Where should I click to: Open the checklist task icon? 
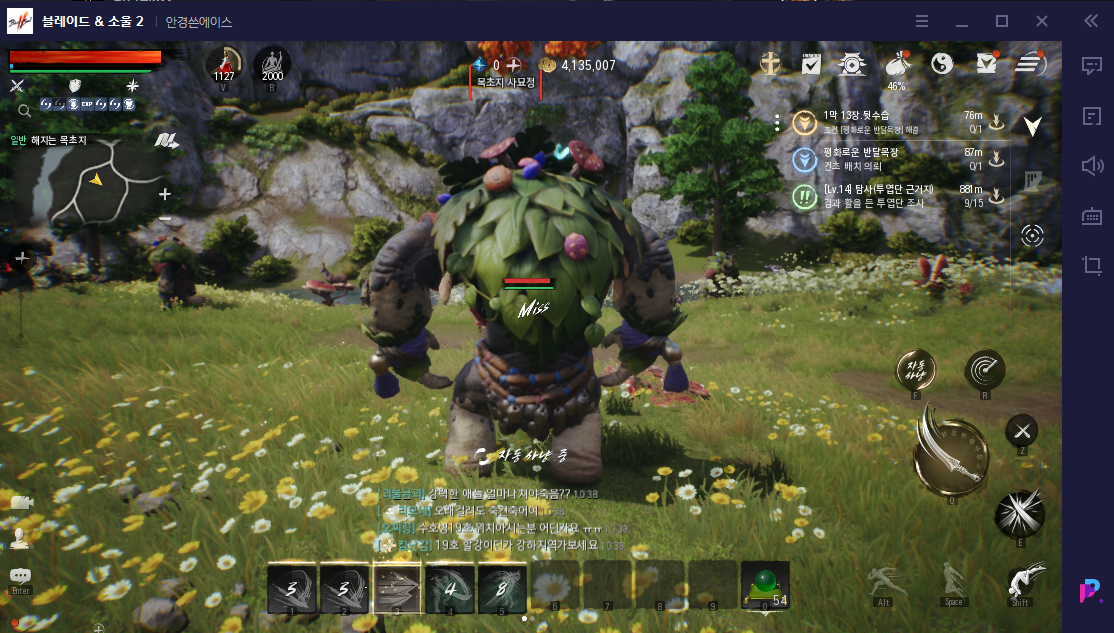point(811,64)
